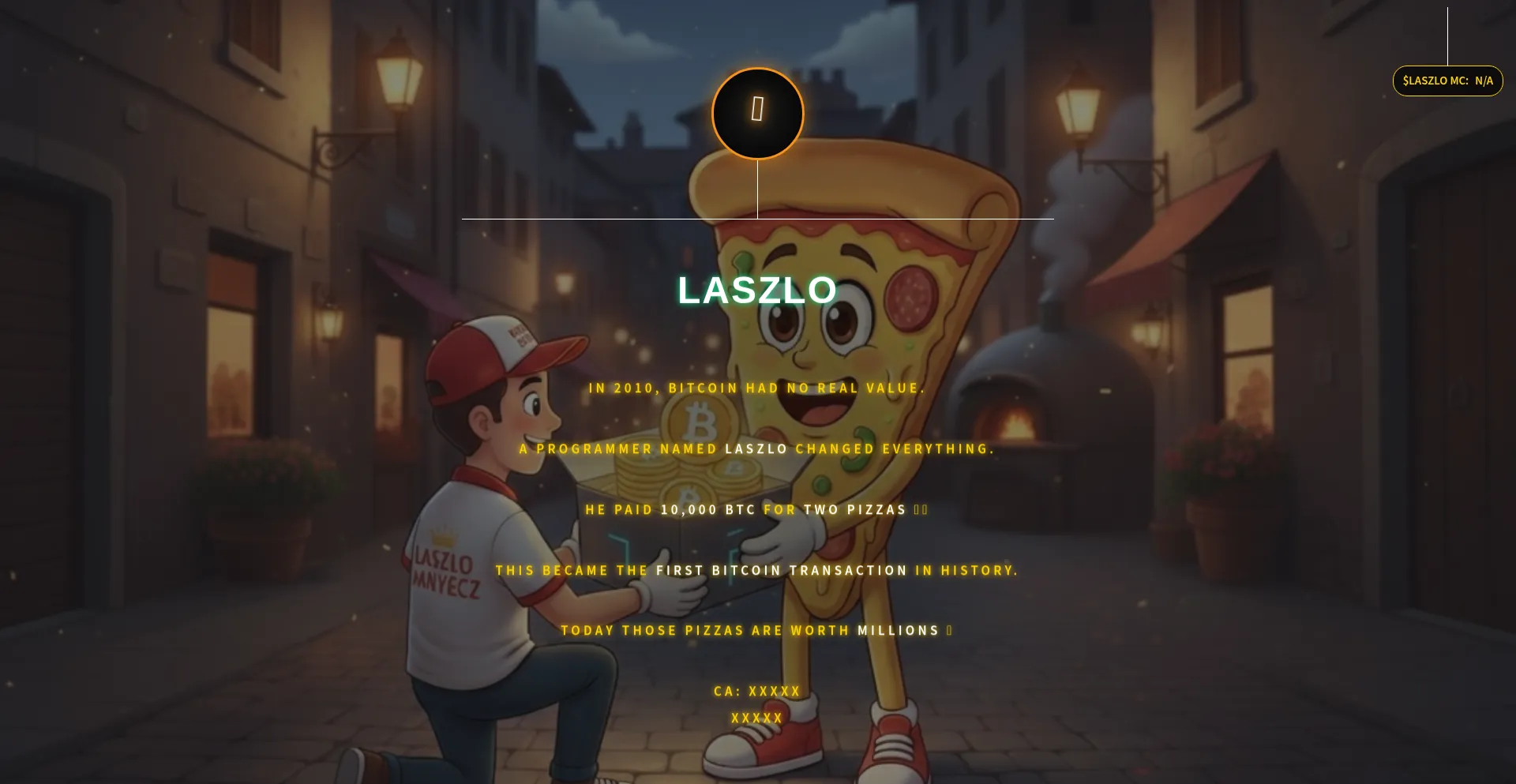The width and height of the screenshot is (1516, 784).
Task: Click the "N/A" value in the market cap badge
Action: (x=1483, y=80)
